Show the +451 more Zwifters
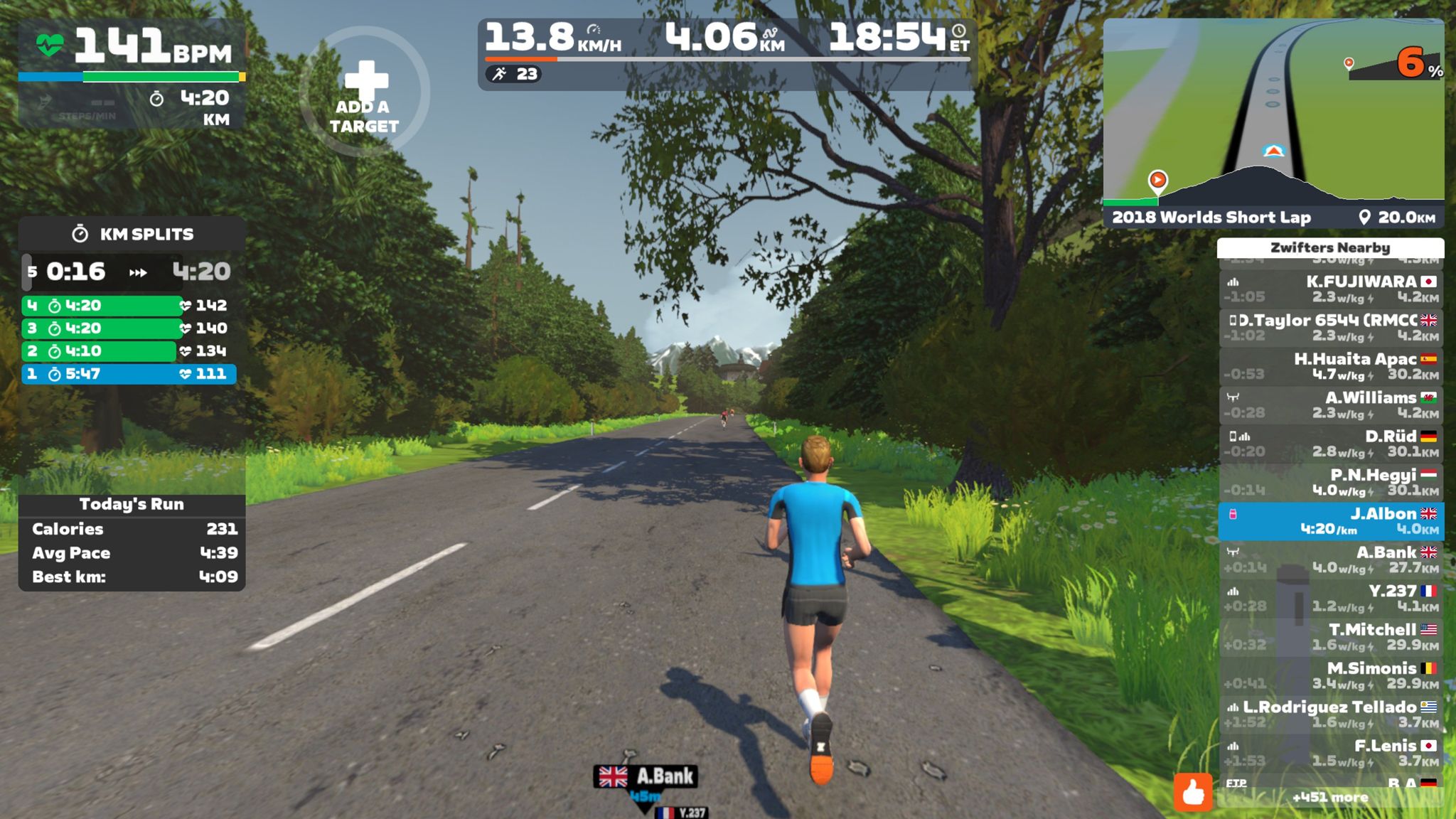This screenshot has height=819, width=1456. point(1329,798)
